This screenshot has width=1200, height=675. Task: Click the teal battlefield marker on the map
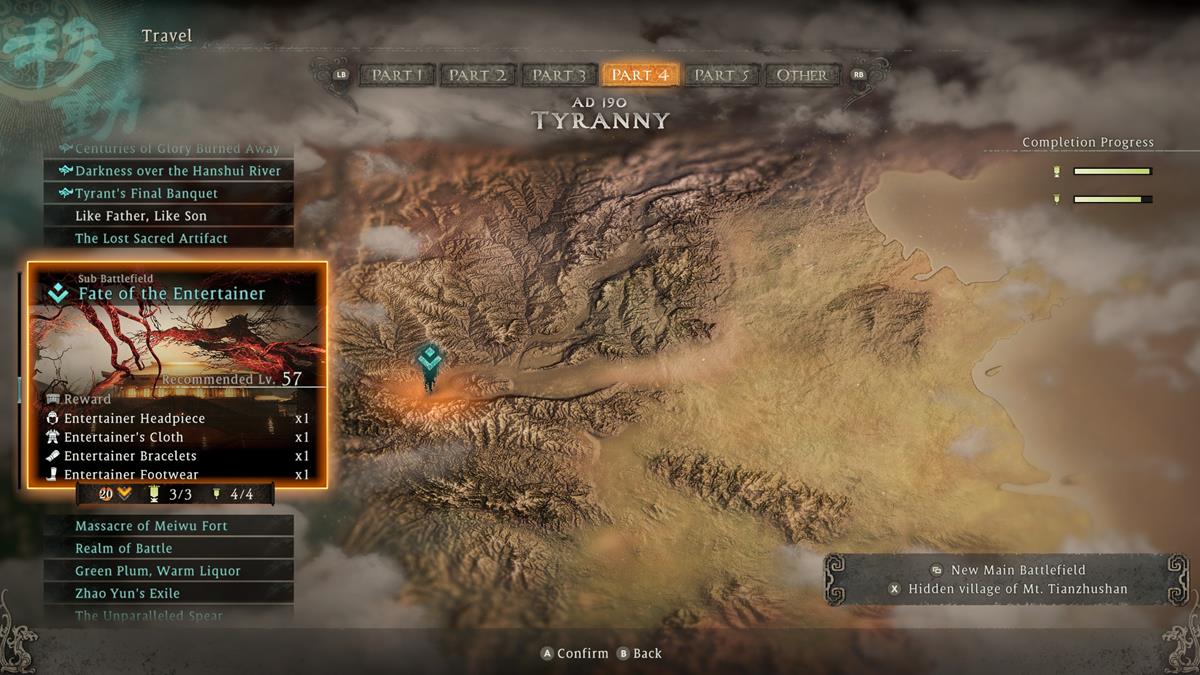pyautogui.click(x=430, y=361)
